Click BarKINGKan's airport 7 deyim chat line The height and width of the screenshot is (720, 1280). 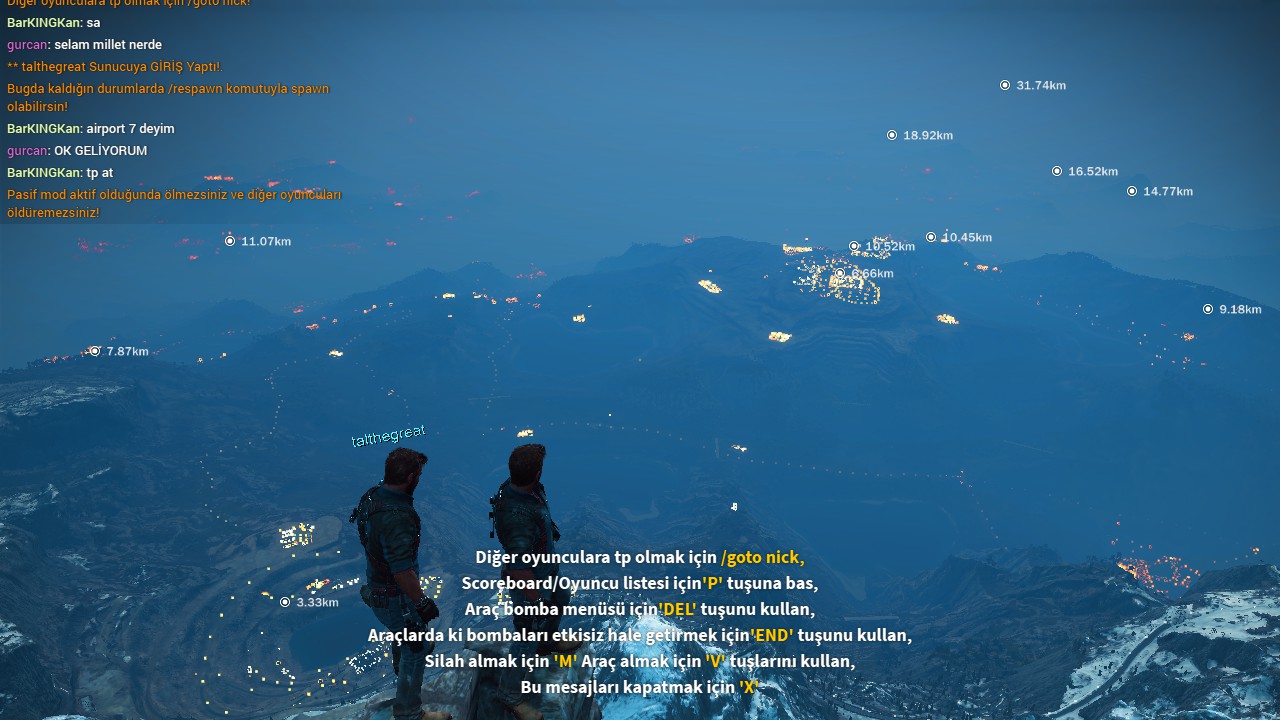pyautogui.click(x=90, y=128)
